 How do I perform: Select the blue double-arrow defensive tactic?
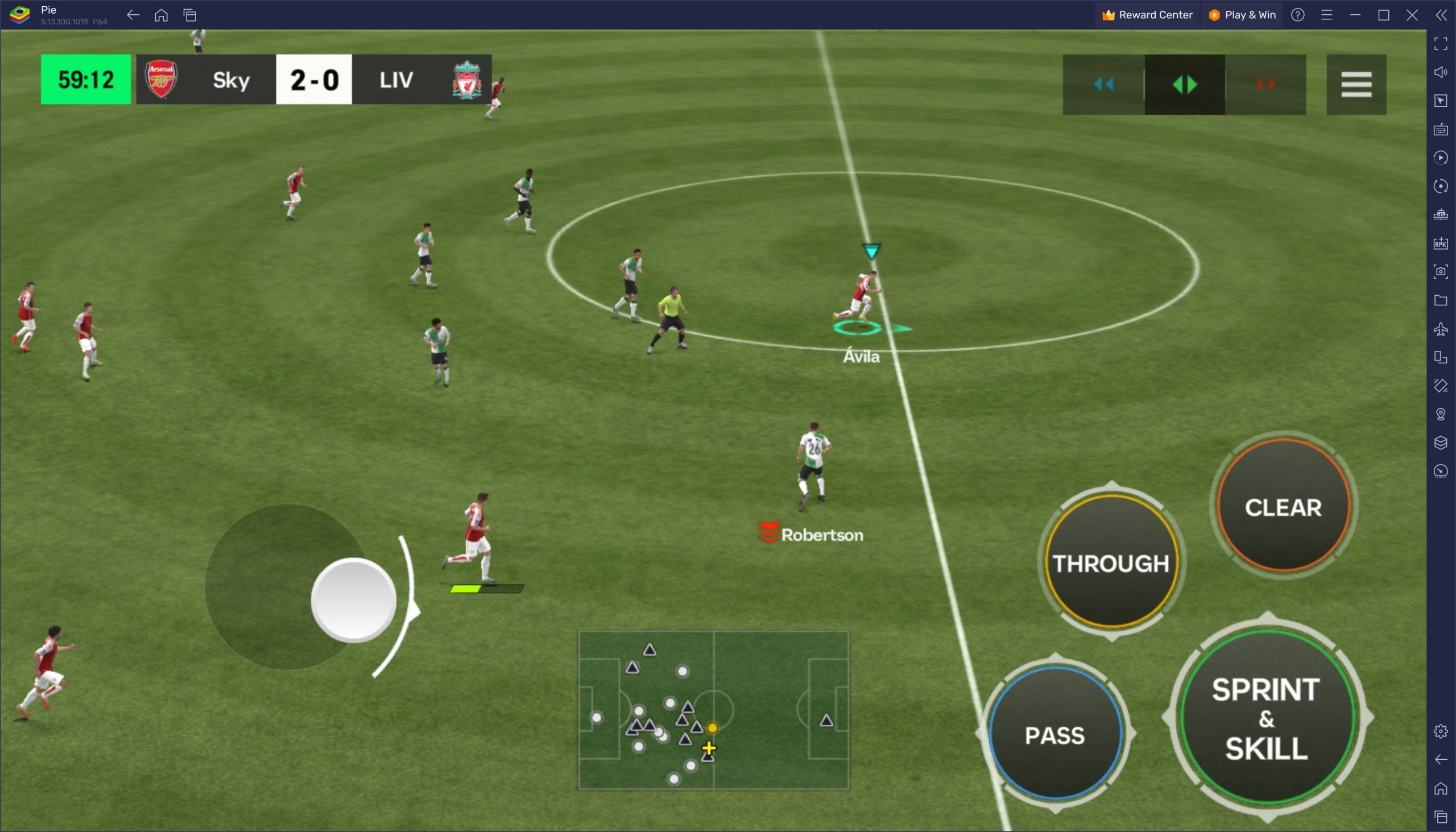click(1103, 85)
